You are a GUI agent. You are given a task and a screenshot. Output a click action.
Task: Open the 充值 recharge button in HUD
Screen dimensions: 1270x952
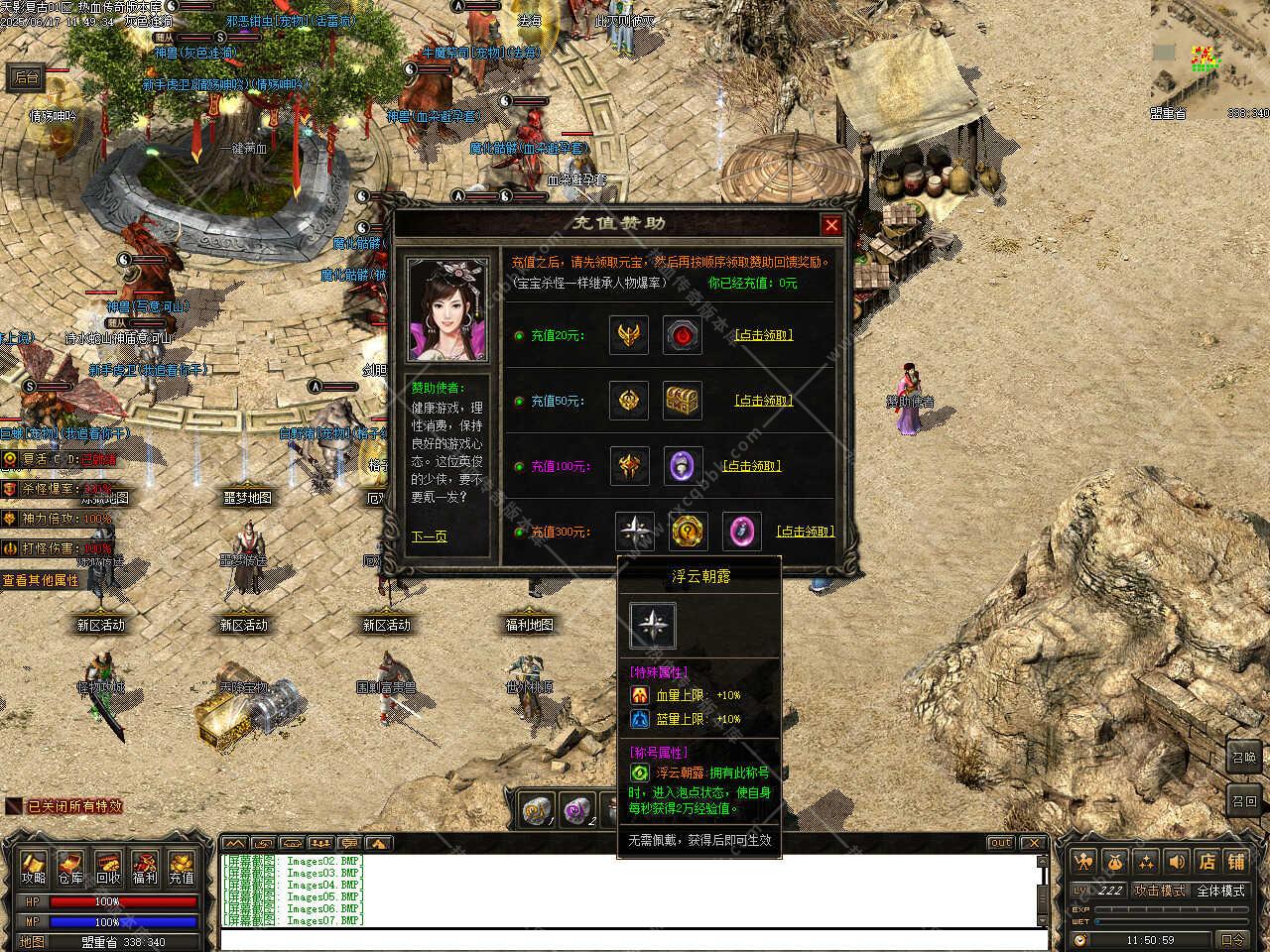(x=181, y=868)
